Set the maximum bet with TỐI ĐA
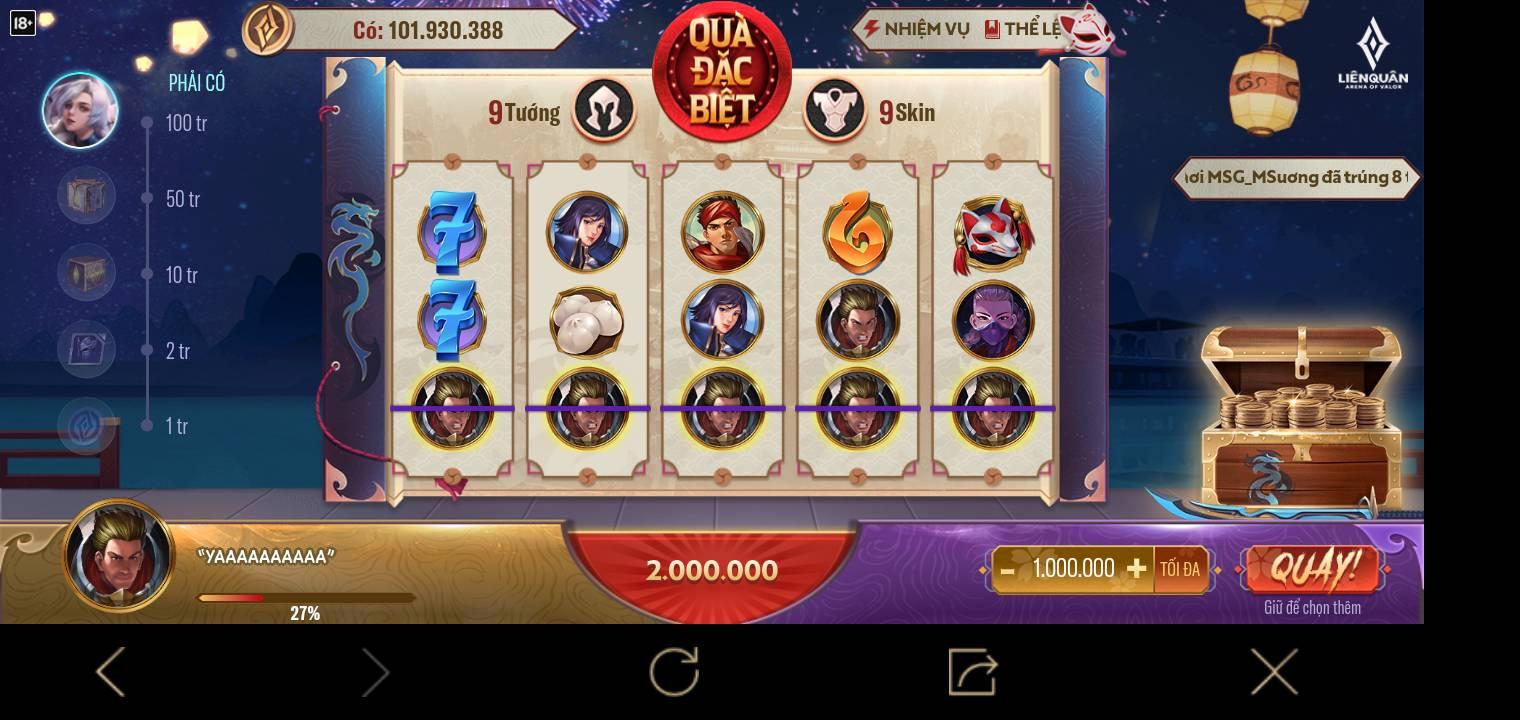The width and height of the screenshot is (1520, 720). 1180,569
